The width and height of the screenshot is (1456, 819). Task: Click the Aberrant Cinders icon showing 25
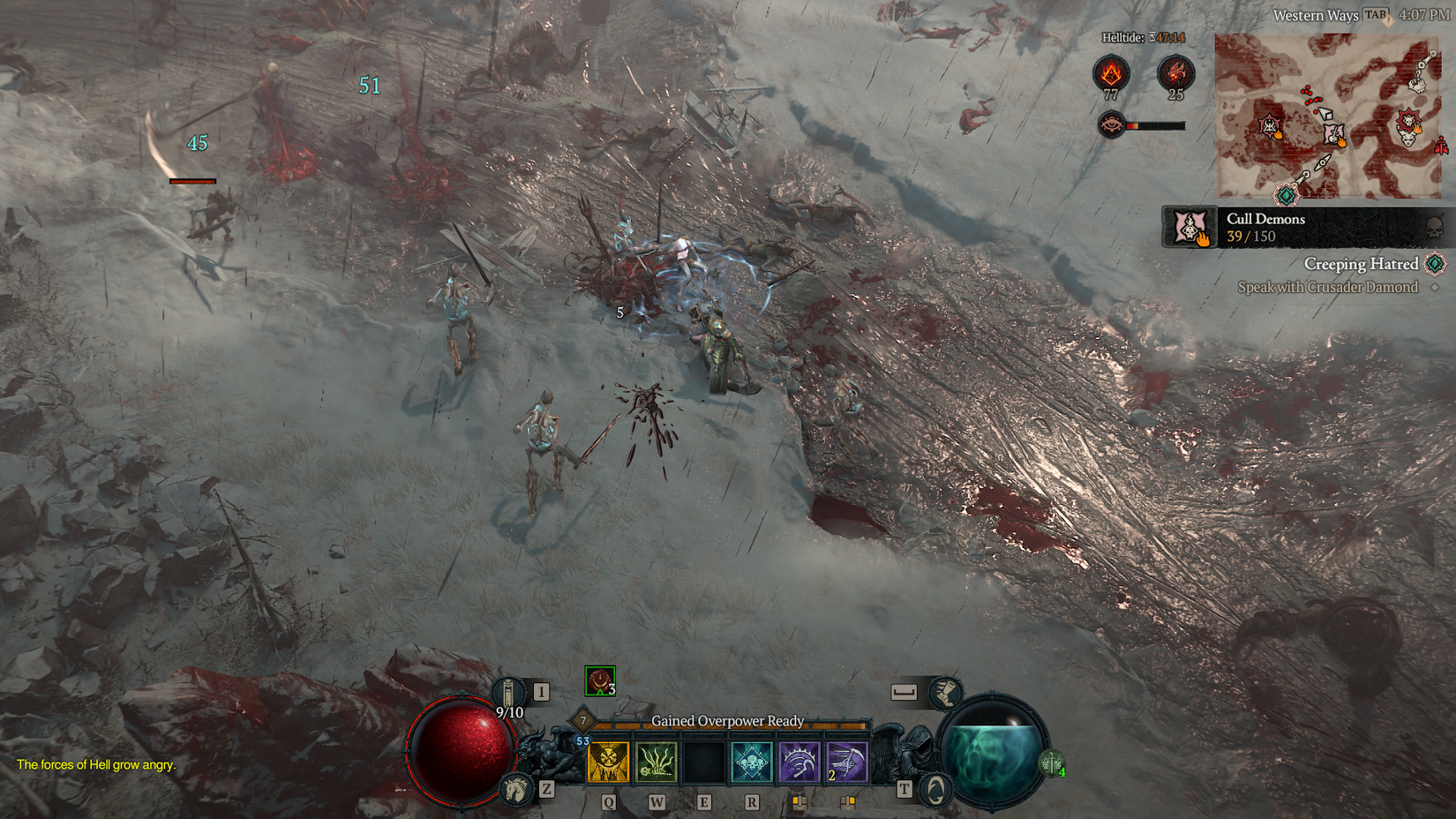coord(1175,72)
